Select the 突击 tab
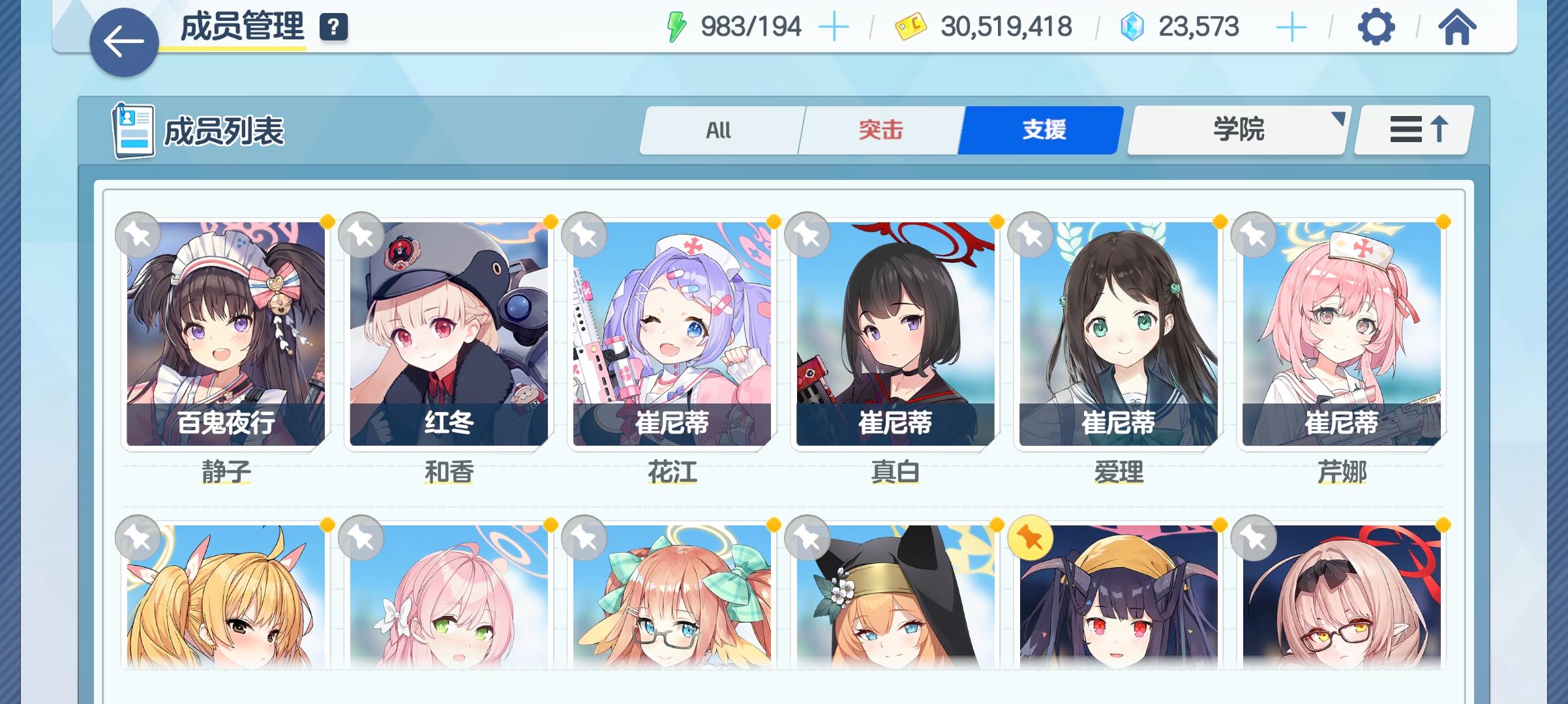The width and height of the screenshot is (1568, 704). click(x=880, y=129)
